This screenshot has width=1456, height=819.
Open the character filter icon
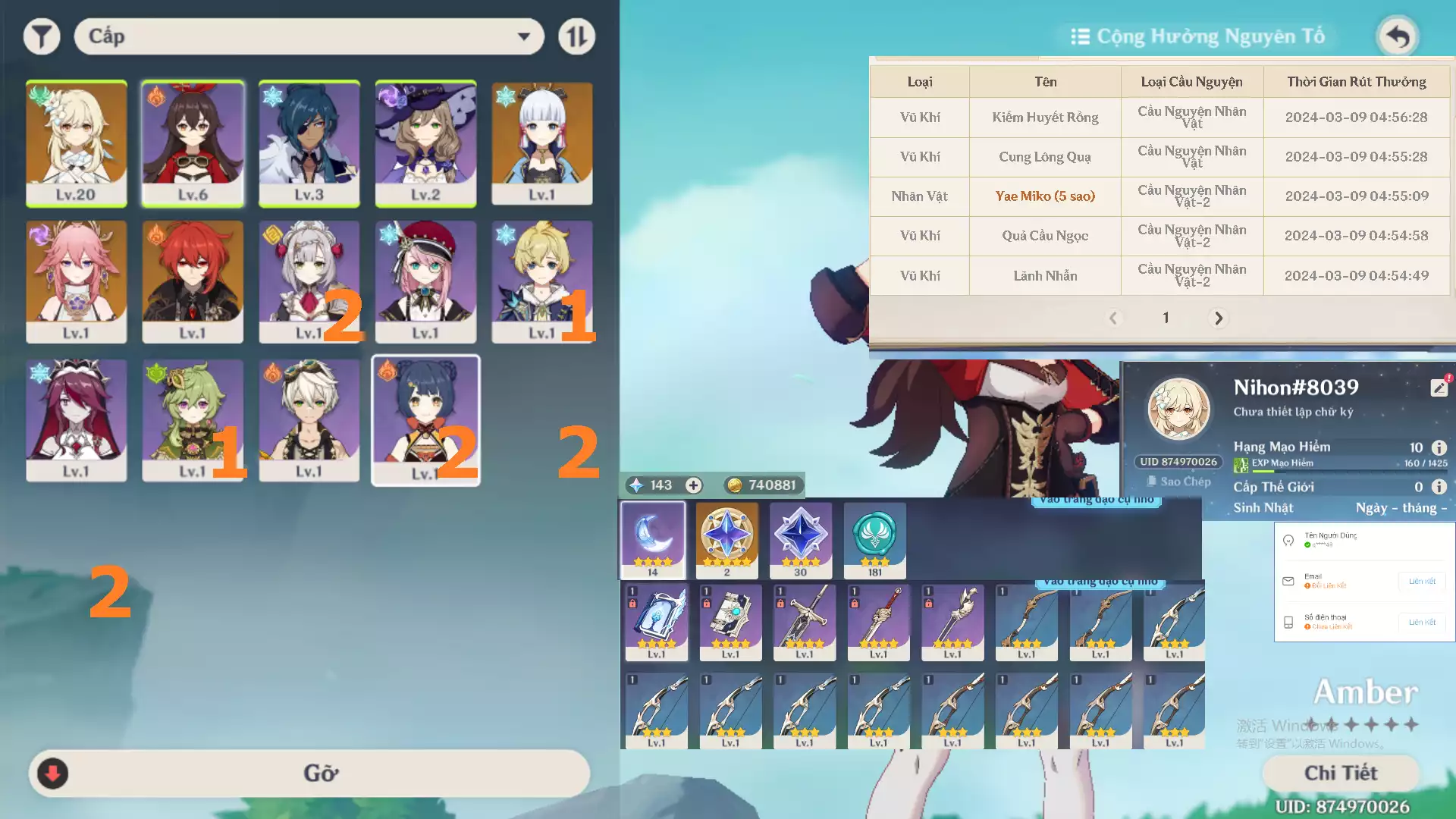point(42,36)
